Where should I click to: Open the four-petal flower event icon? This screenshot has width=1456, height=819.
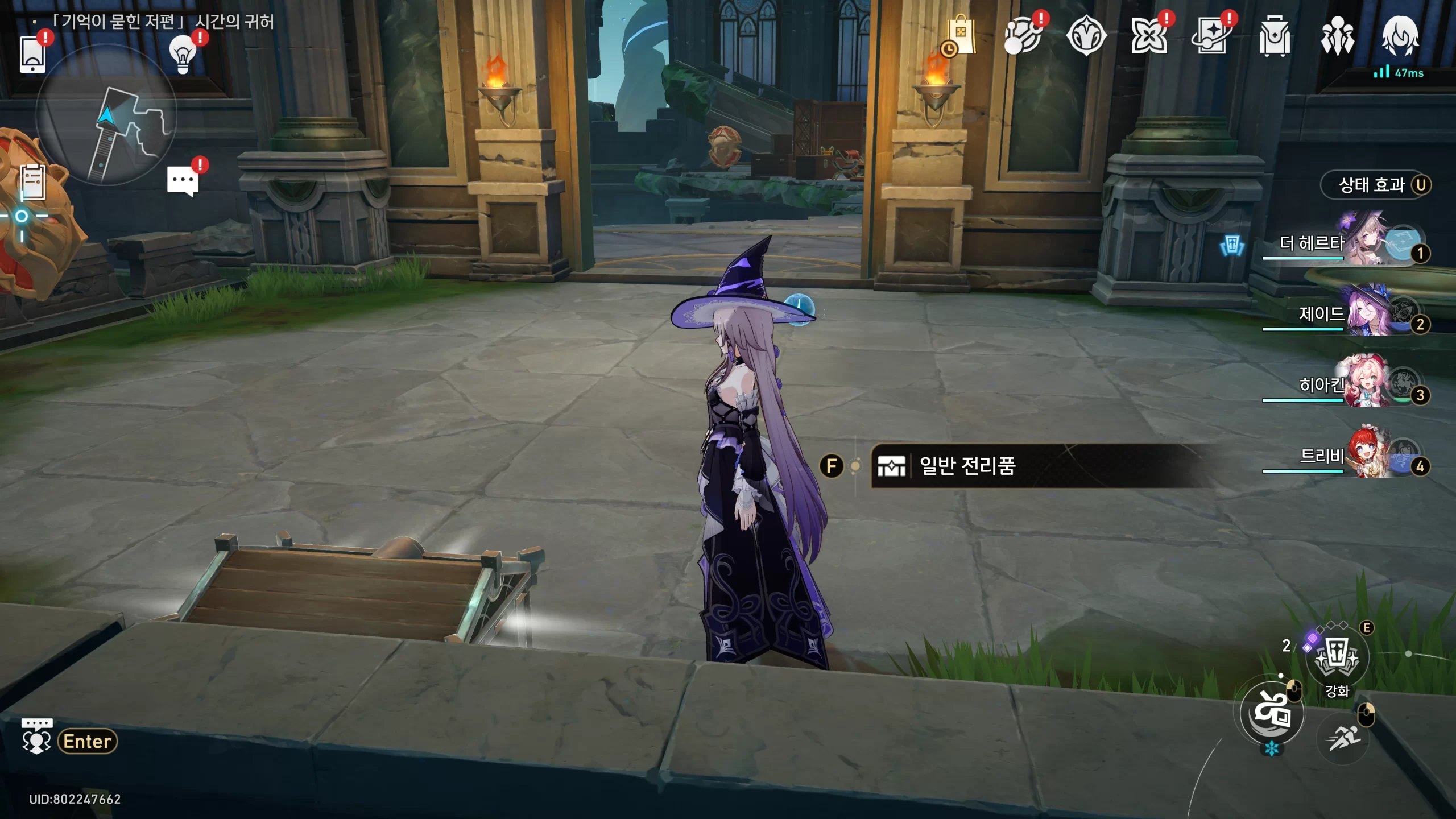point(1149,36)
